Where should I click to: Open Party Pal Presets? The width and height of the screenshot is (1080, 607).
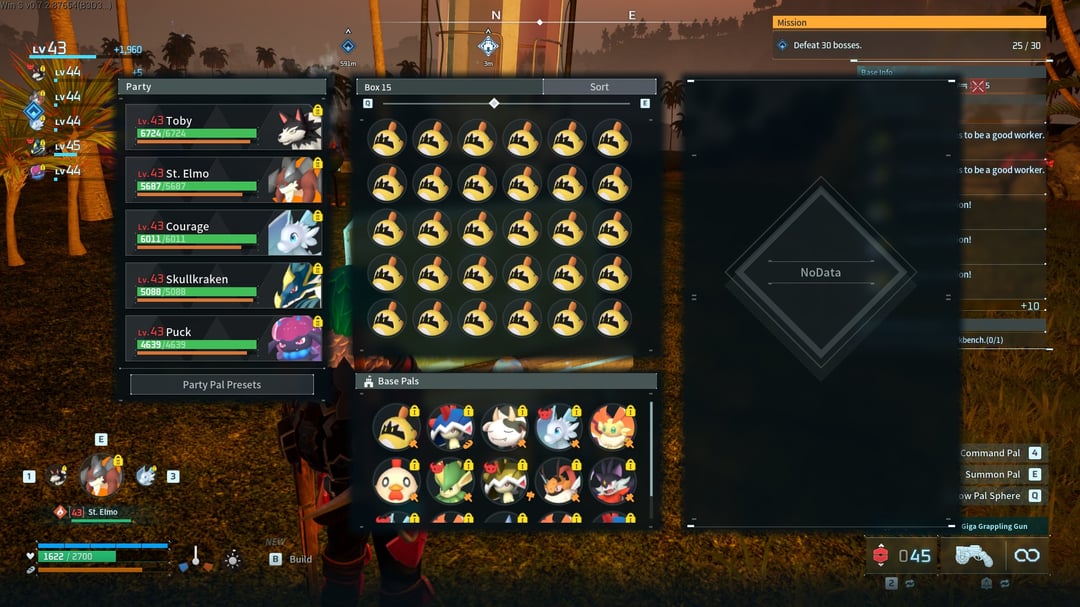(222, 385)
